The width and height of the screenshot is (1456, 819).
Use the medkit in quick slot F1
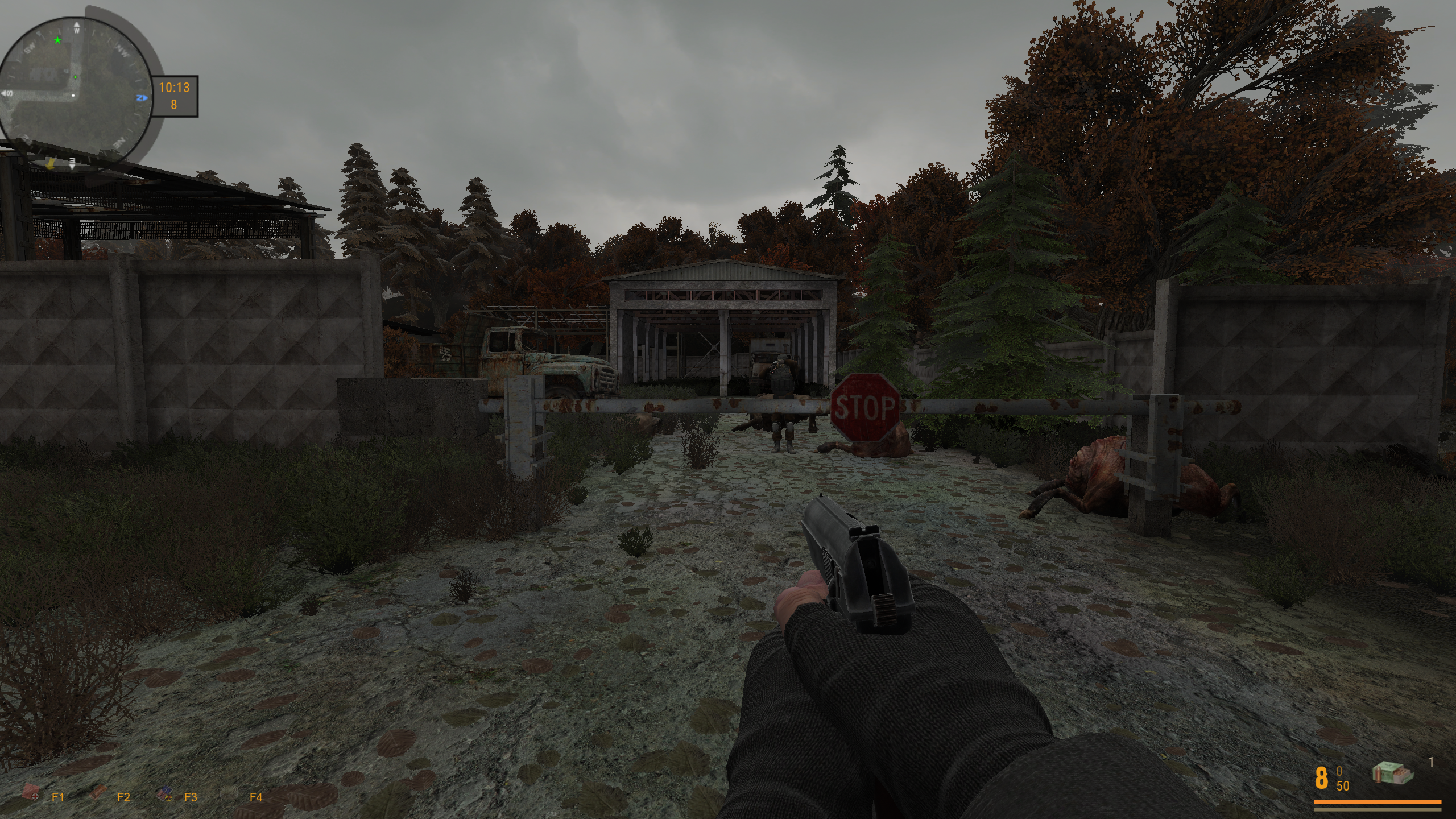(x=30, y=792)
